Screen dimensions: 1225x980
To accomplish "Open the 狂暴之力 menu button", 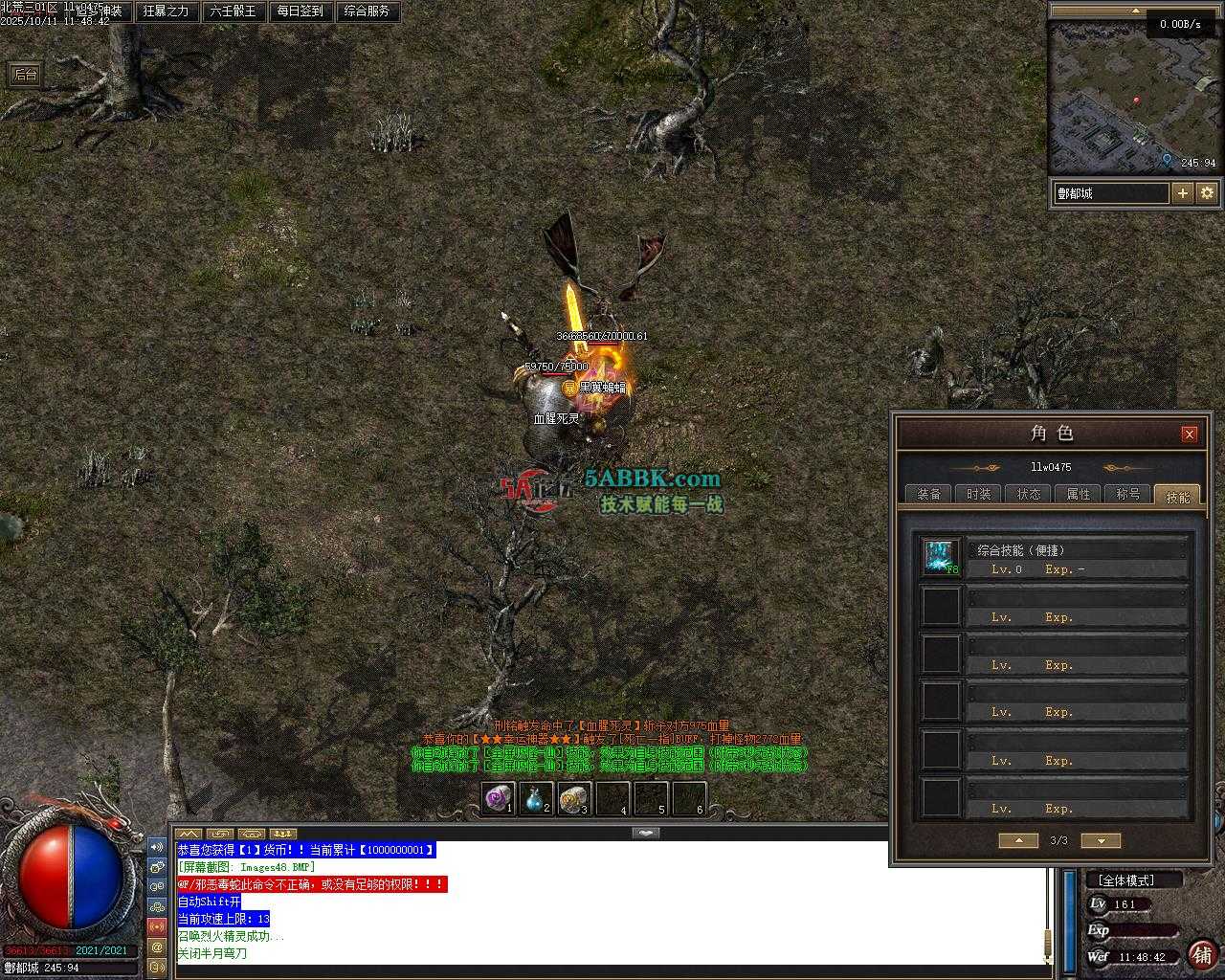I will 166,11.
